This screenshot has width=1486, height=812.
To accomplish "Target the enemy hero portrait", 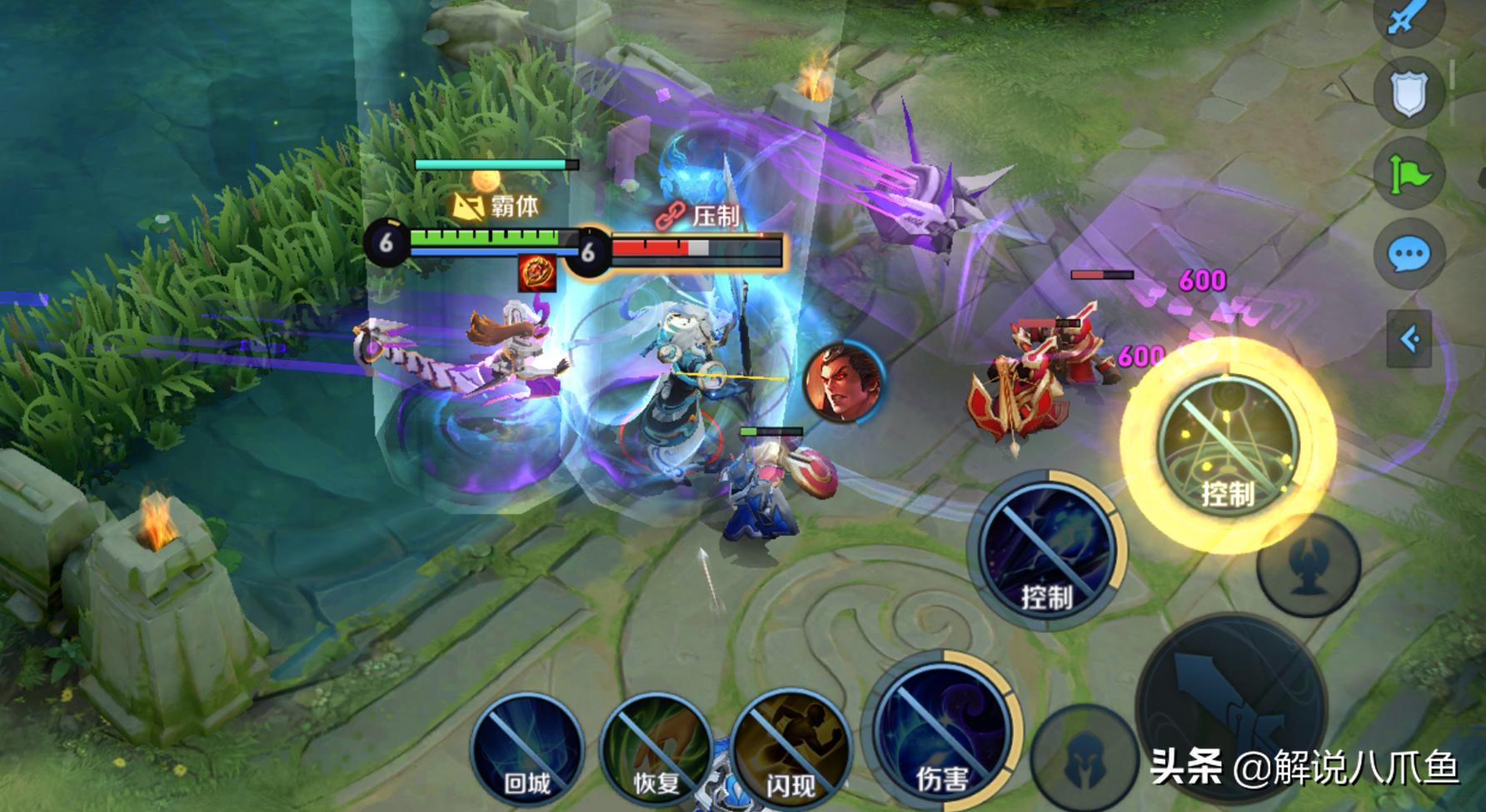I will point(843,381).
